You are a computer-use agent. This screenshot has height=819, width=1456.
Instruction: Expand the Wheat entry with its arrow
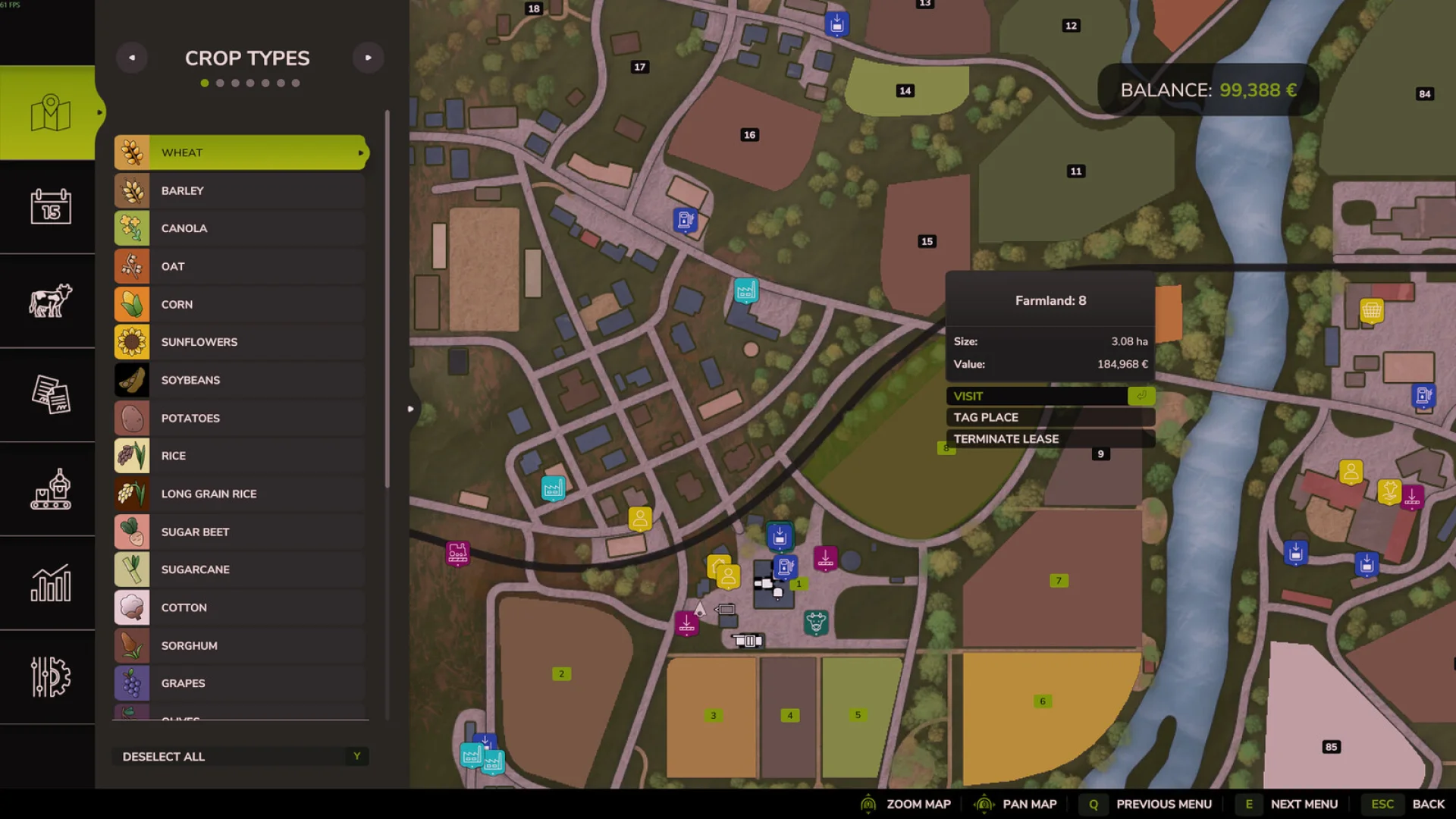coord(359,152)
